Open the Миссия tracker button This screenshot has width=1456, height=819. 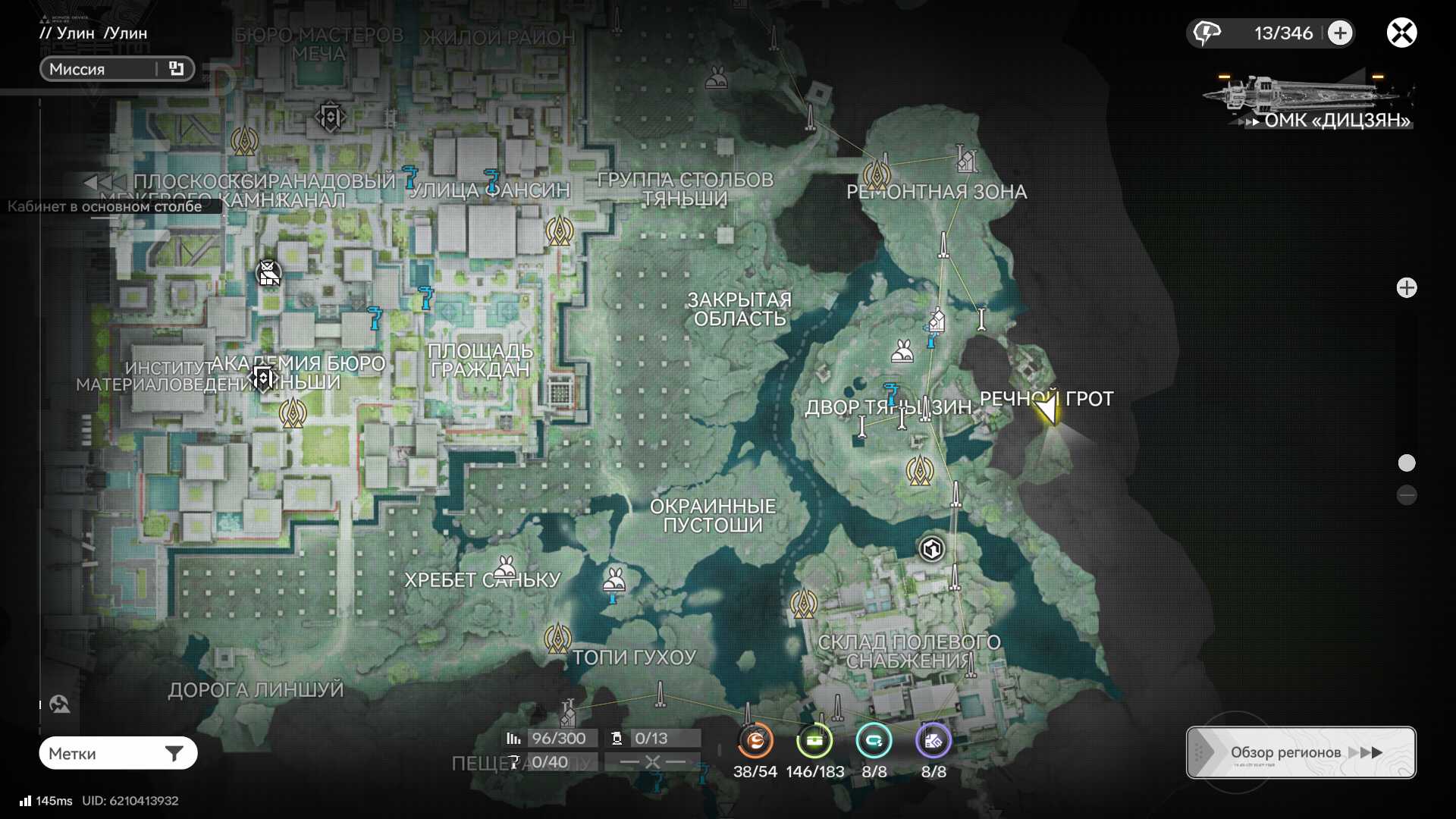click(117, 69)
